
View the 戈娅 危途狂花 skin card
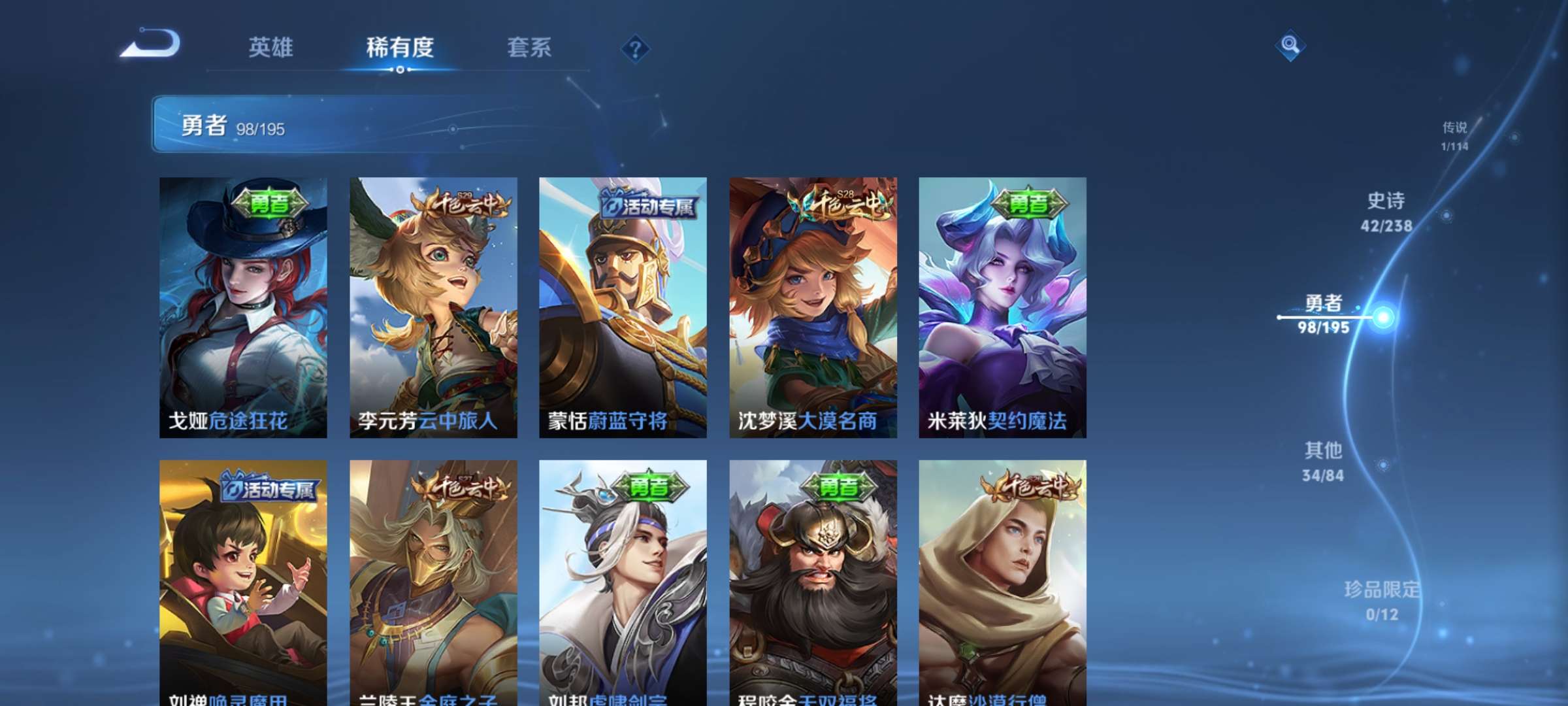243,307
